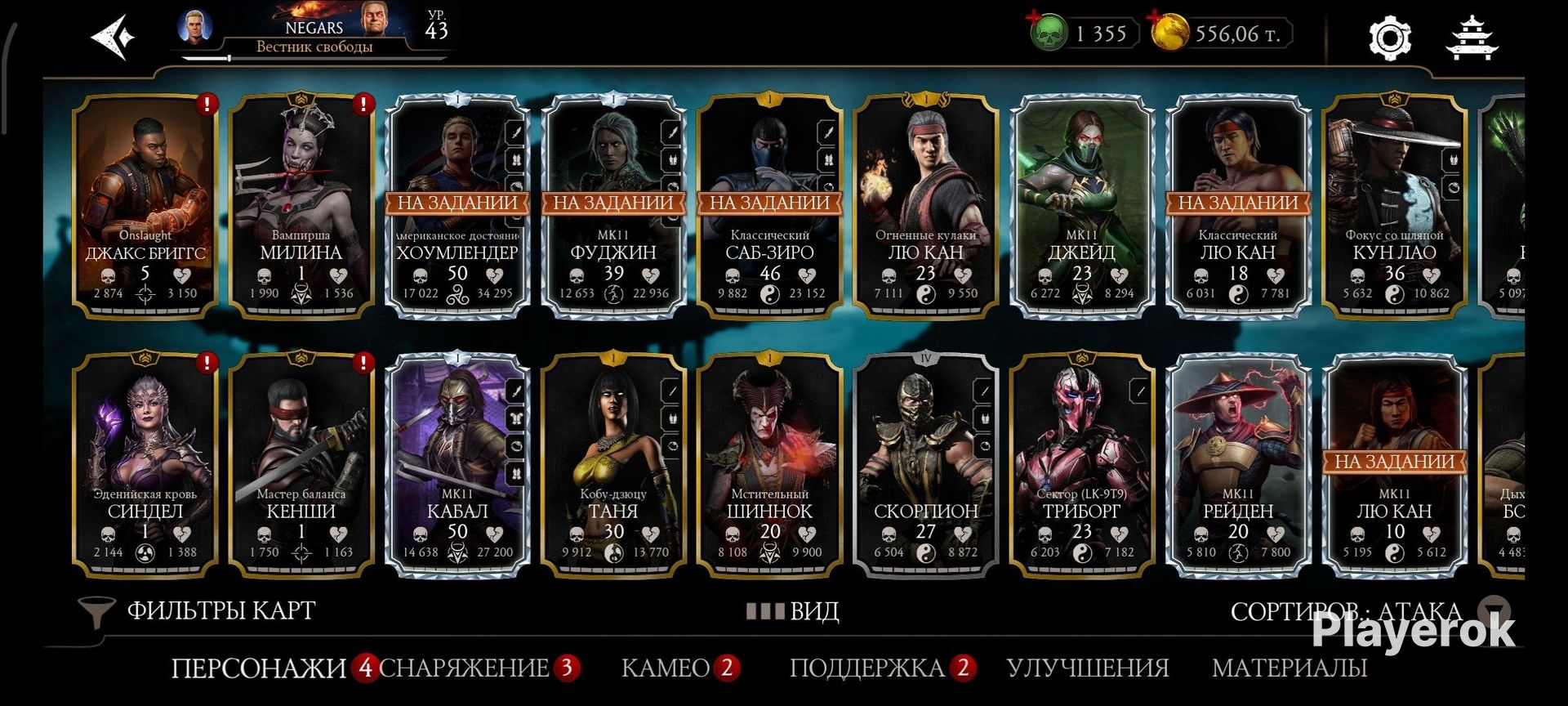Open the pagoda home menu
1568x706 pixels.
(x=1472, y=38)
